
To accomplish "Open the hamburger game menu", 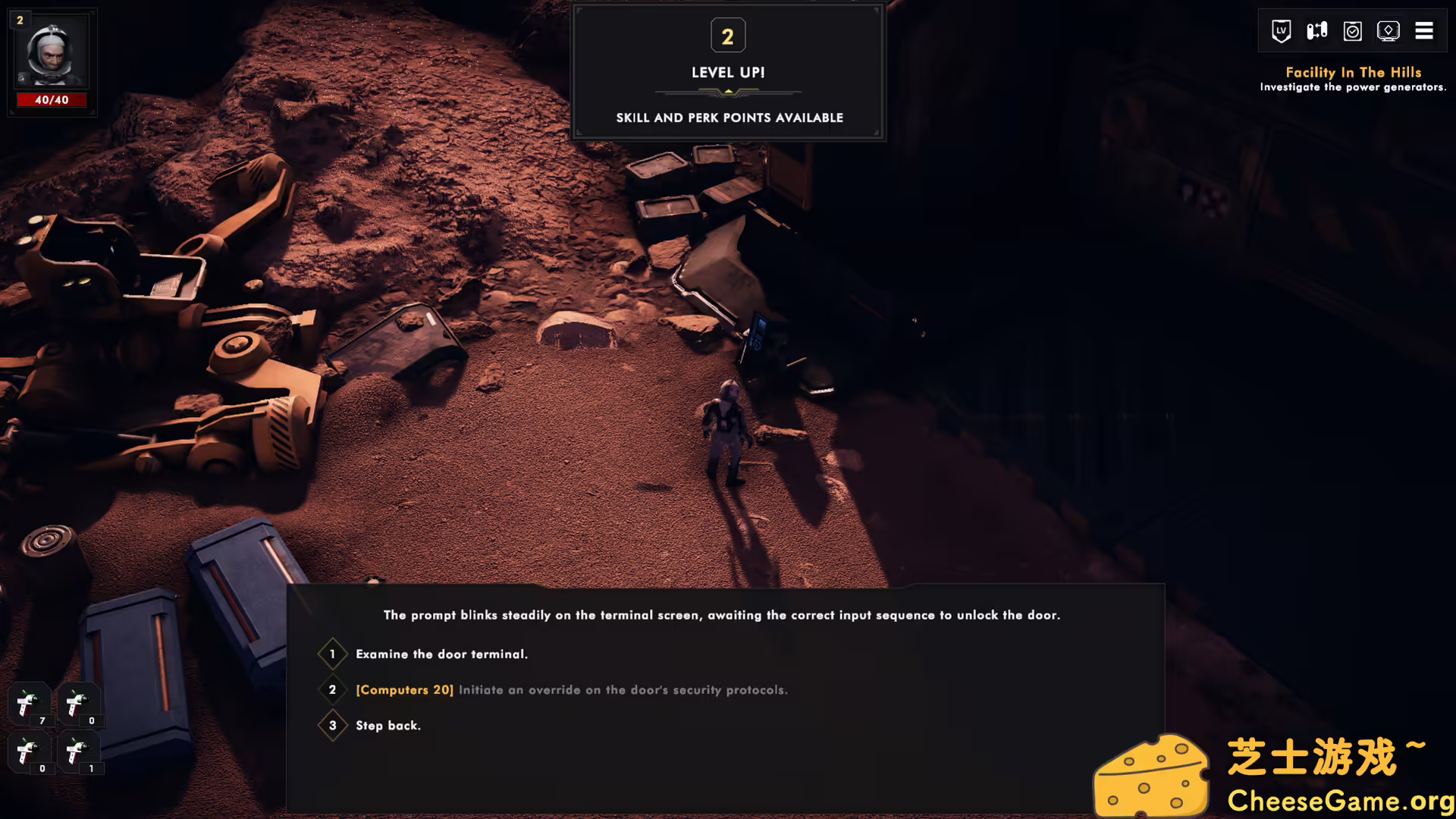I will tap(1424, 31).
